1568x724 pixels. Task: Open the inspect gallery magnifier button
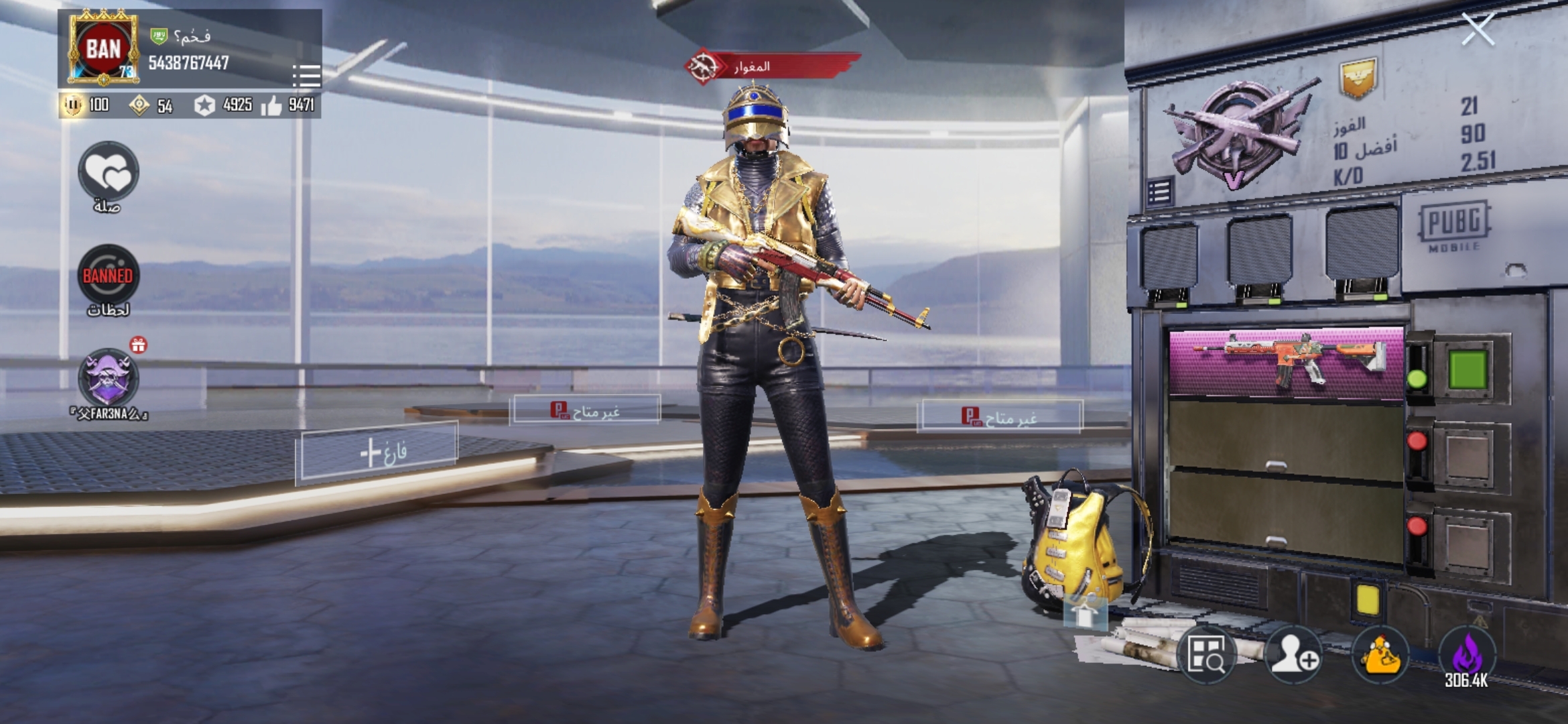pyautogui.click(x=1206, y=654)
